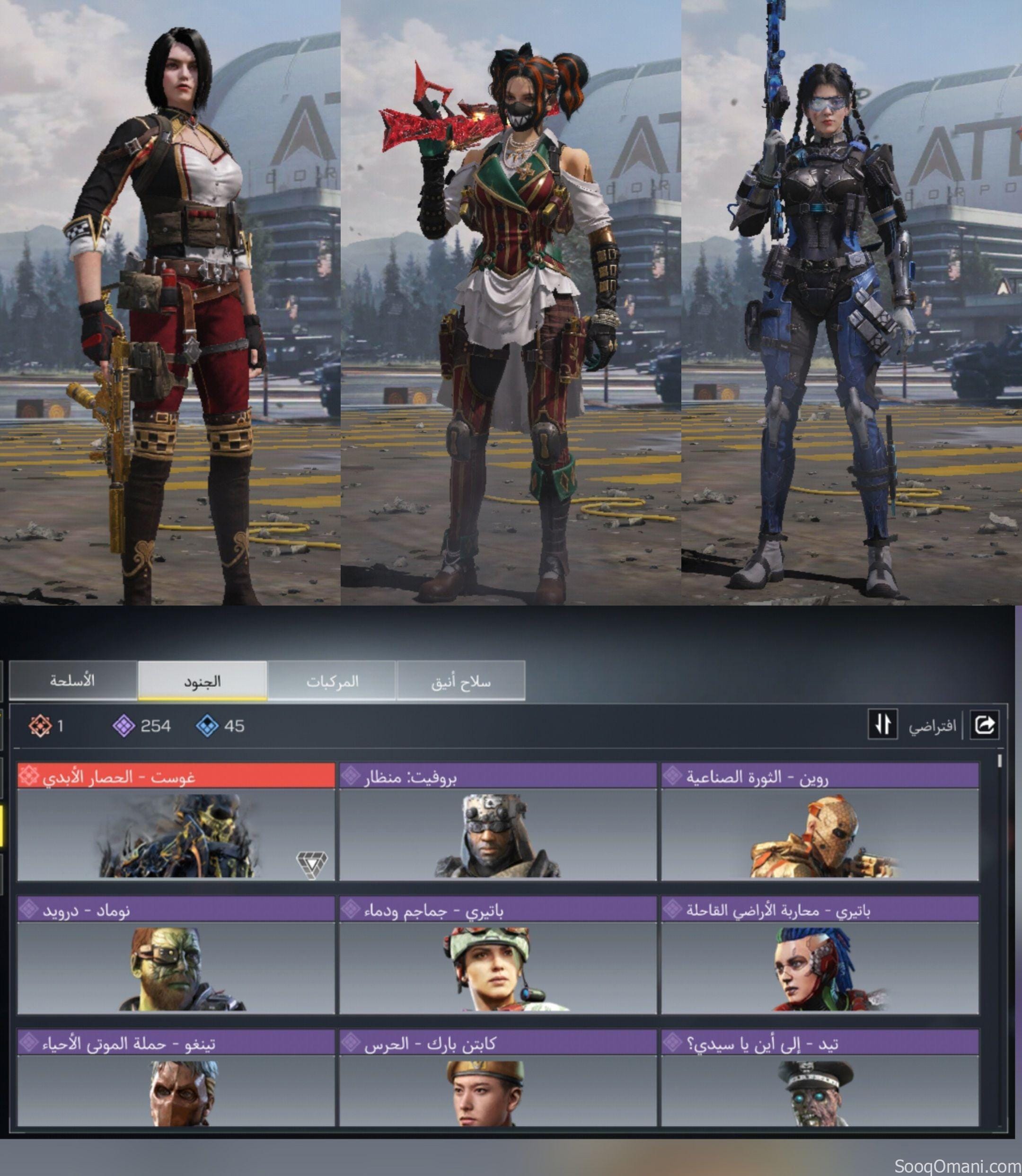Select the باتيري جماجم ودماء skin
The height and width of the screenshot is (1176, 1022).
point(498,956)
